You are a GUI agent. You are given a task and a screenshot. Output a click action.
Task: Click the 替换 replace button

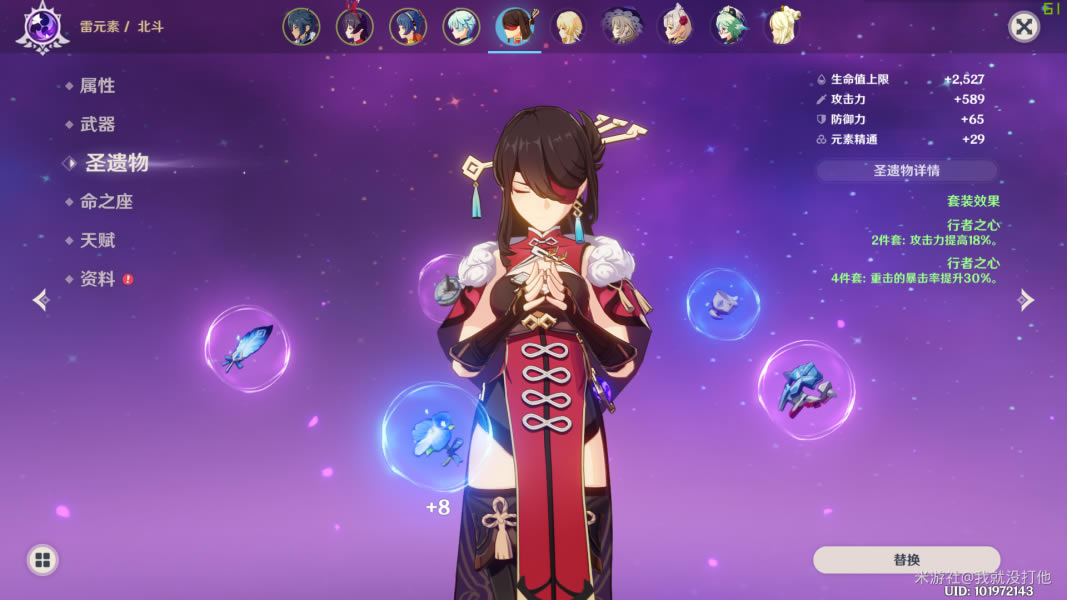click(906, 560)
